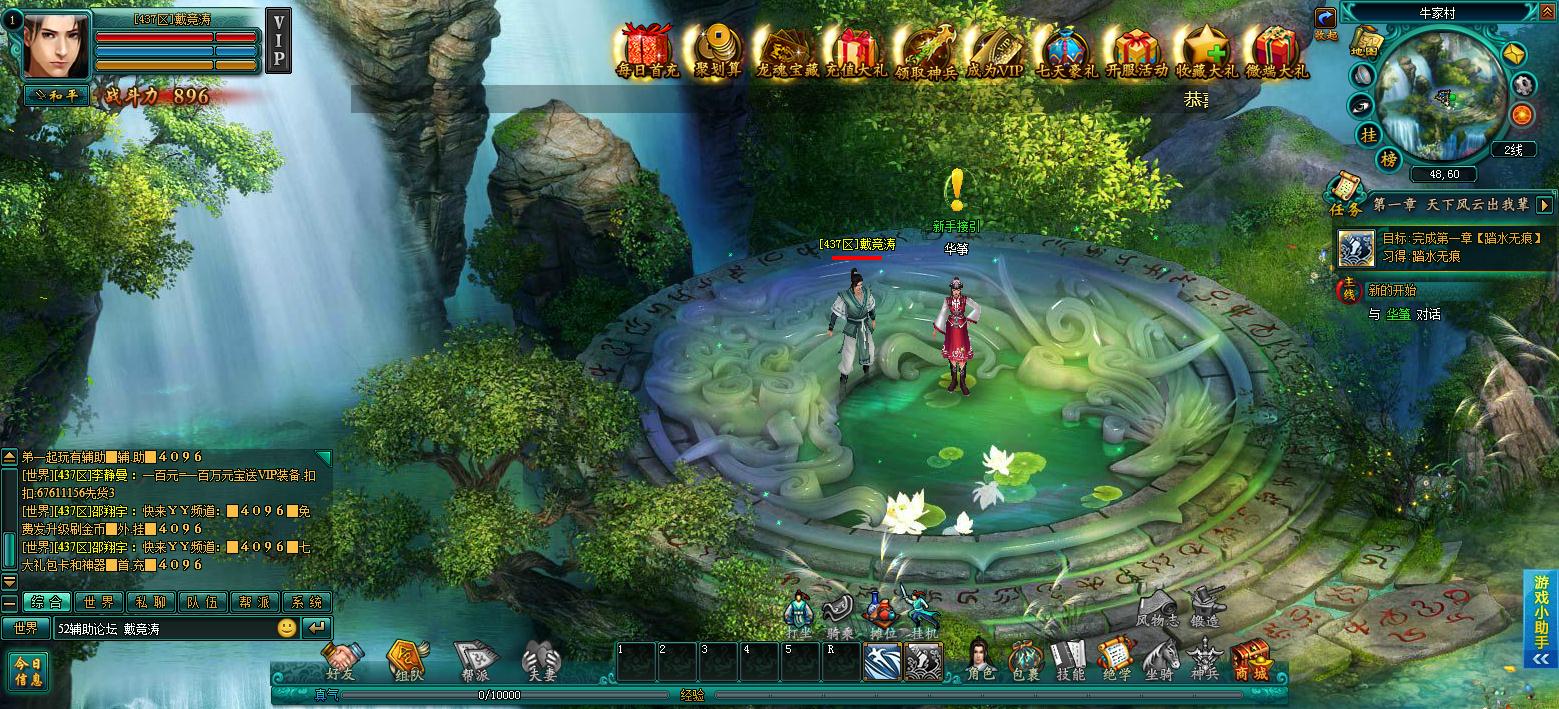Send the chat message with the enter button
1559x709 pixels.
(x=317, y=628)
